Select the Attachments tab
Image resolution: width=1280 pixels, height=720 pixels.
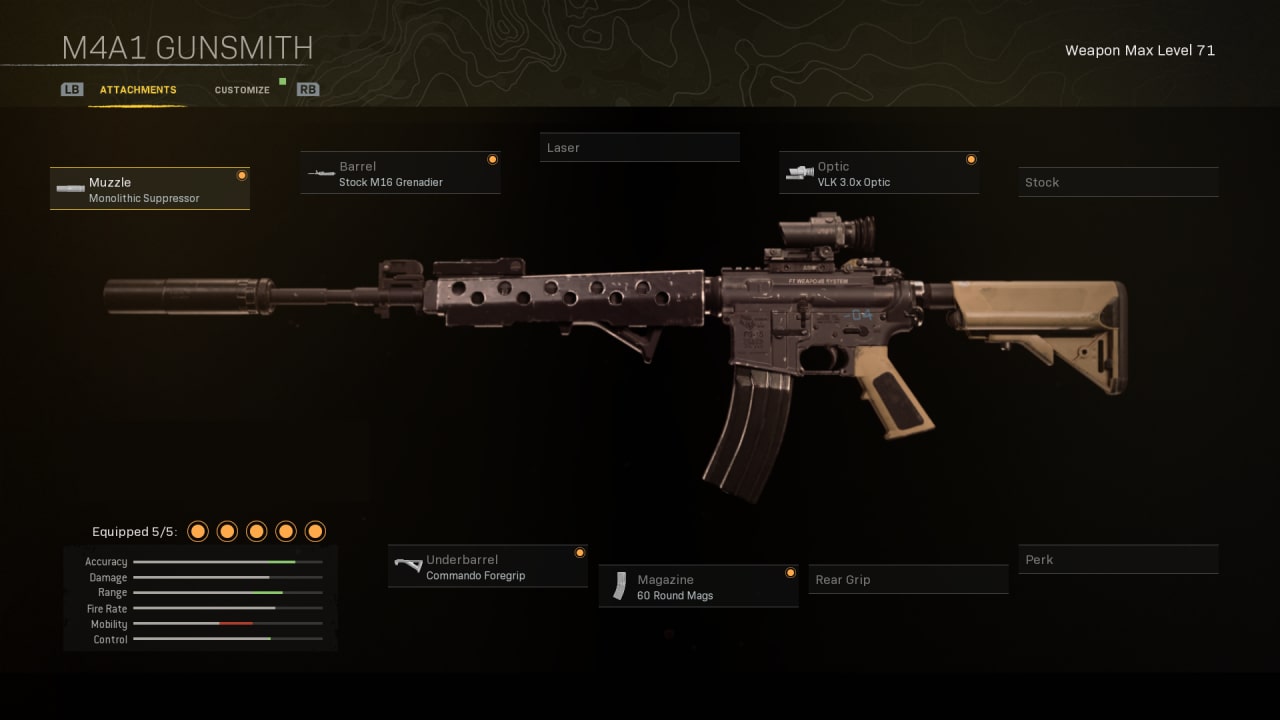138,89
